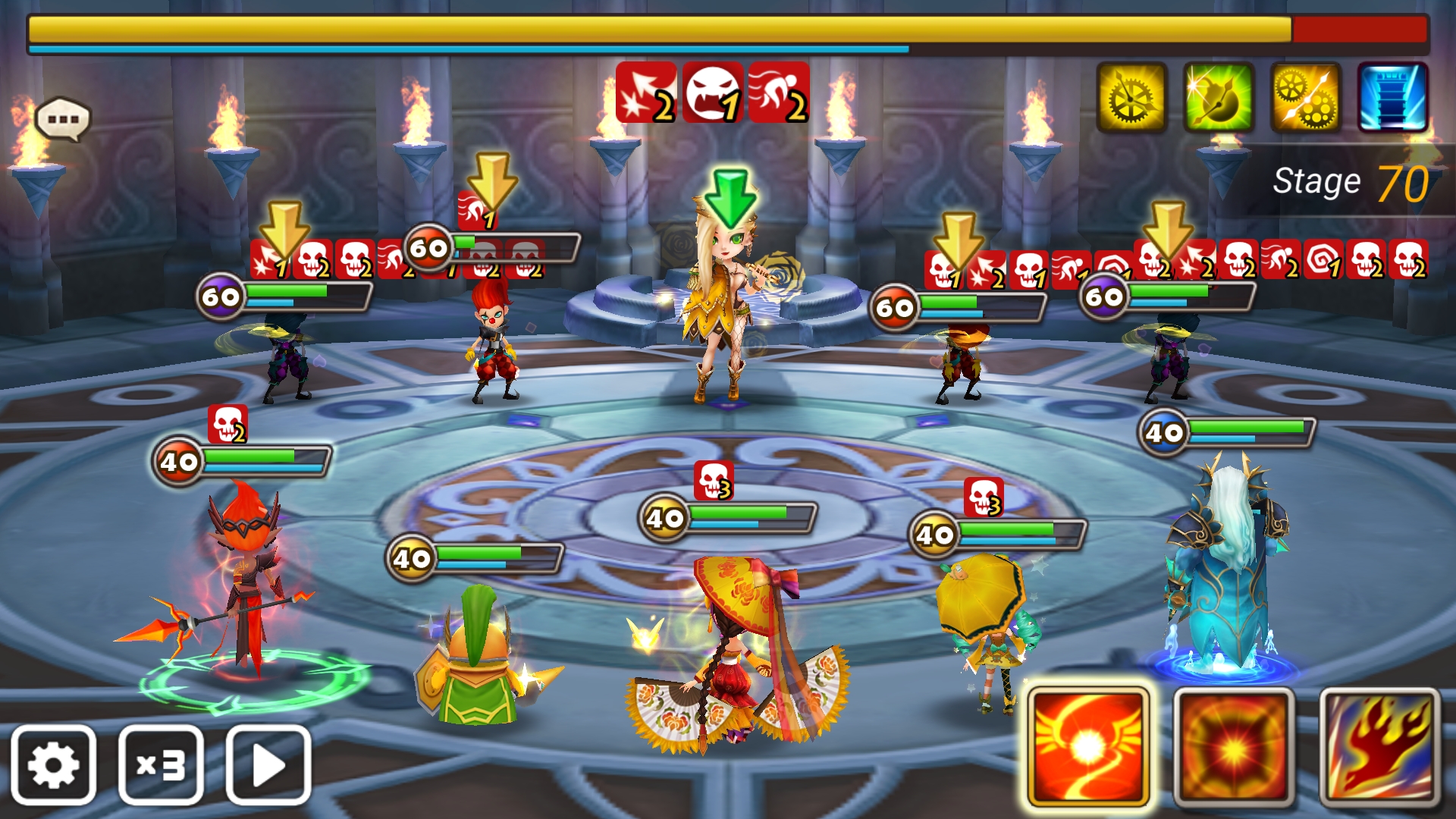Start auto-play with the play arrow button
The width and height of the screenshot is (1456, 819).
[x=268, y=764]
